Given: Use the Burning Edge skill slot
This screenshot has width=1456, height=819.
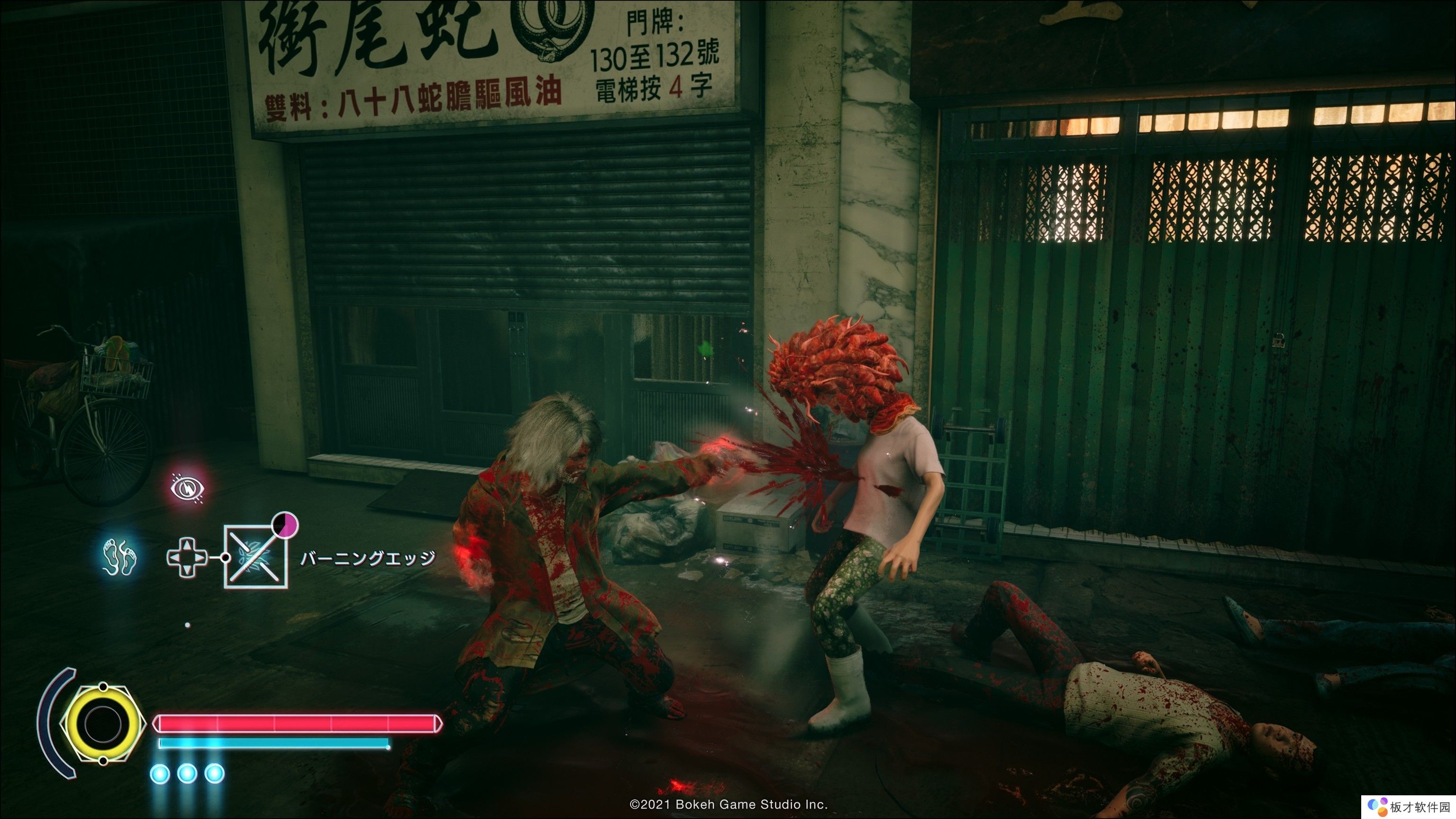Looking at the screenshot, I should tap(256, 557).
